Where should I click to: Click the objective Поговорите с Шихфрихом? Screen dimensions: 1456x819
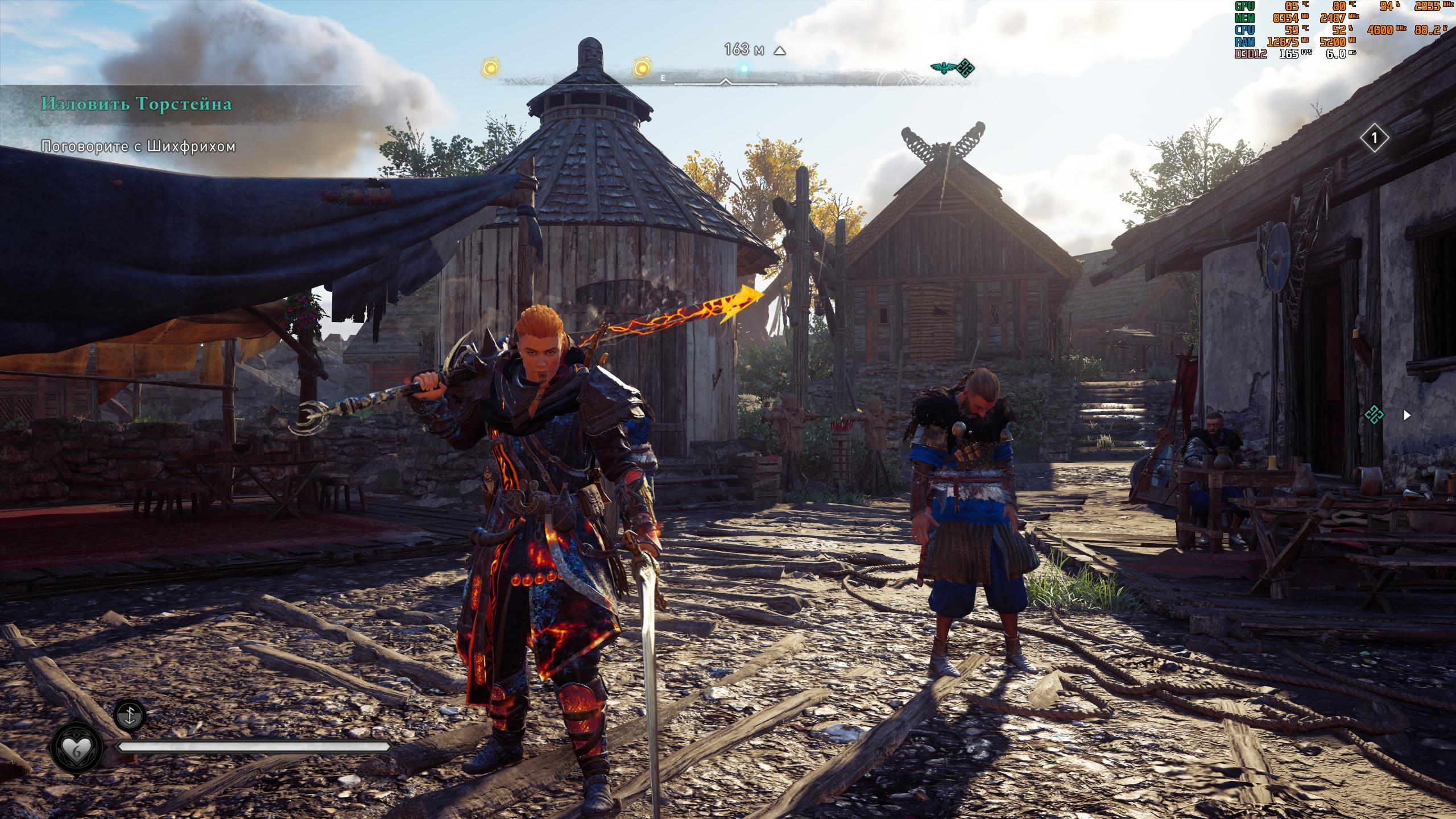138,147
